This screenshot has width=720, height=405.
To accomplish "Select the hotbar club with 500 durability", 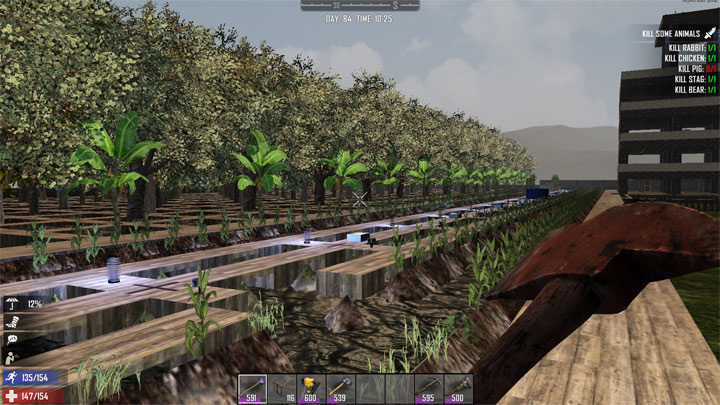I will 459,389.
